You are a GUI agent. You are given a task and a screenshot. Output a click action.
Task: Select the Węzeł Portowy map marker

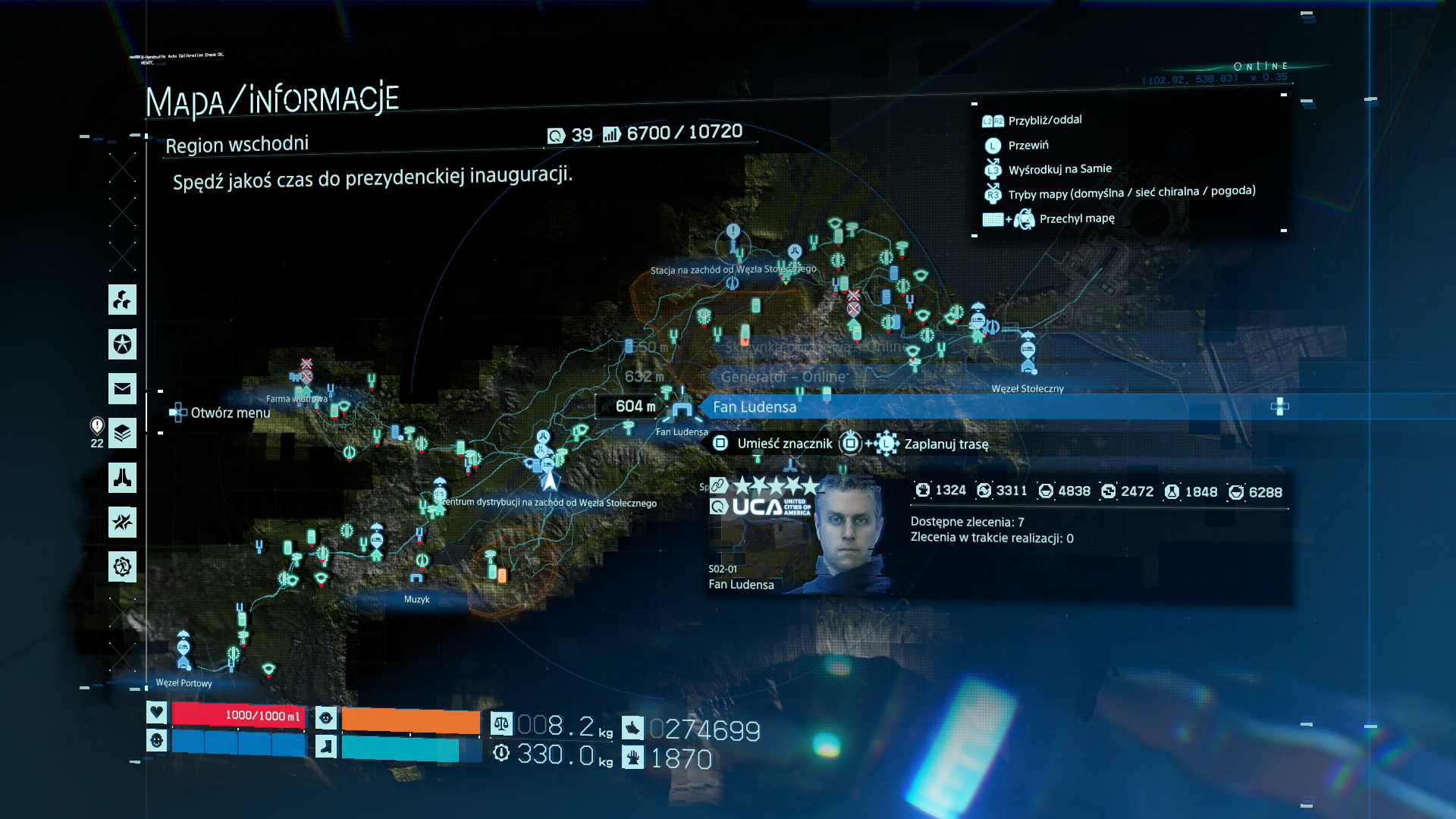184,649
